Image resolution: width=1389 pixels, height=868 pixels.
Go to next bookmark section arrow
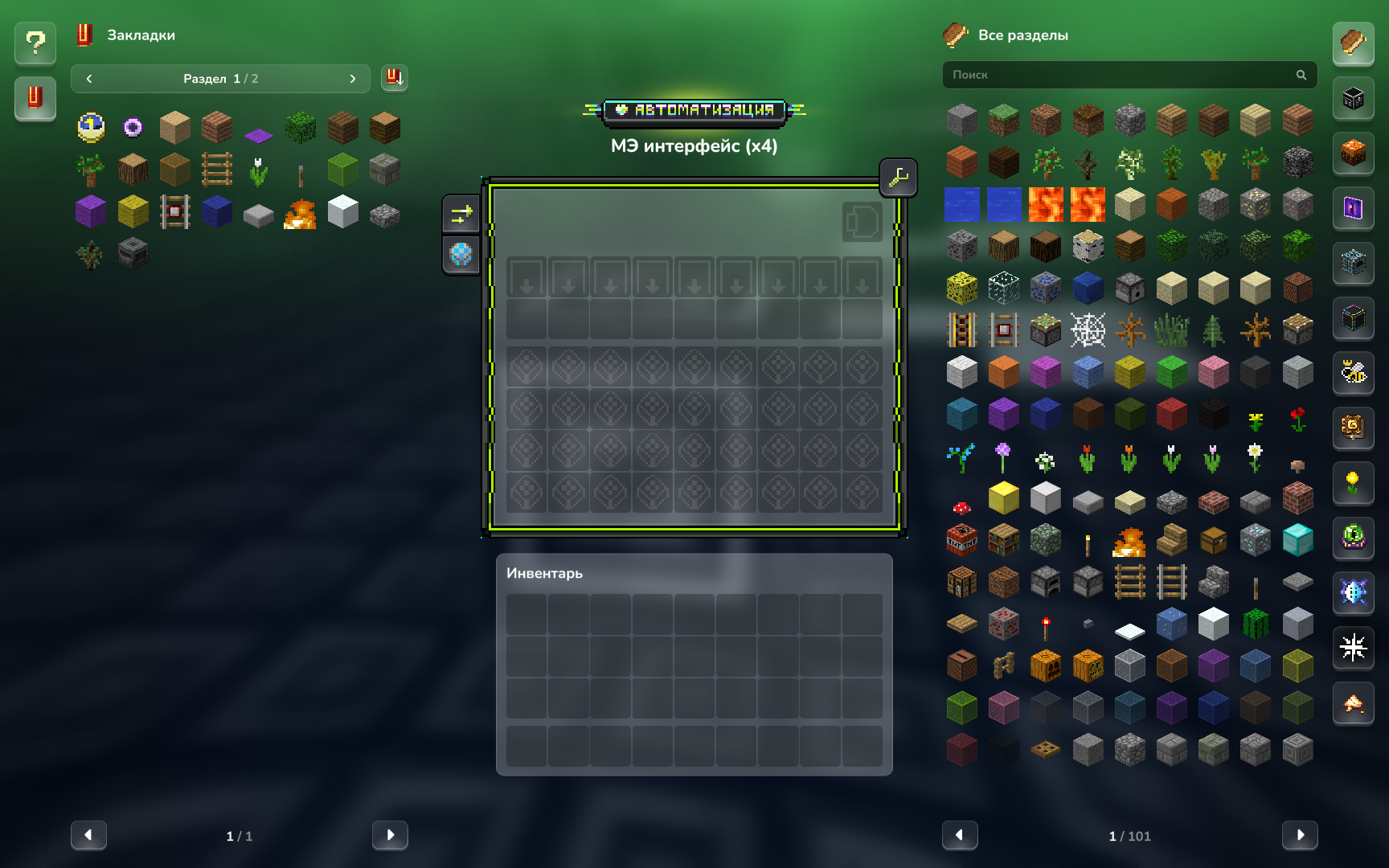coord(352,79)
